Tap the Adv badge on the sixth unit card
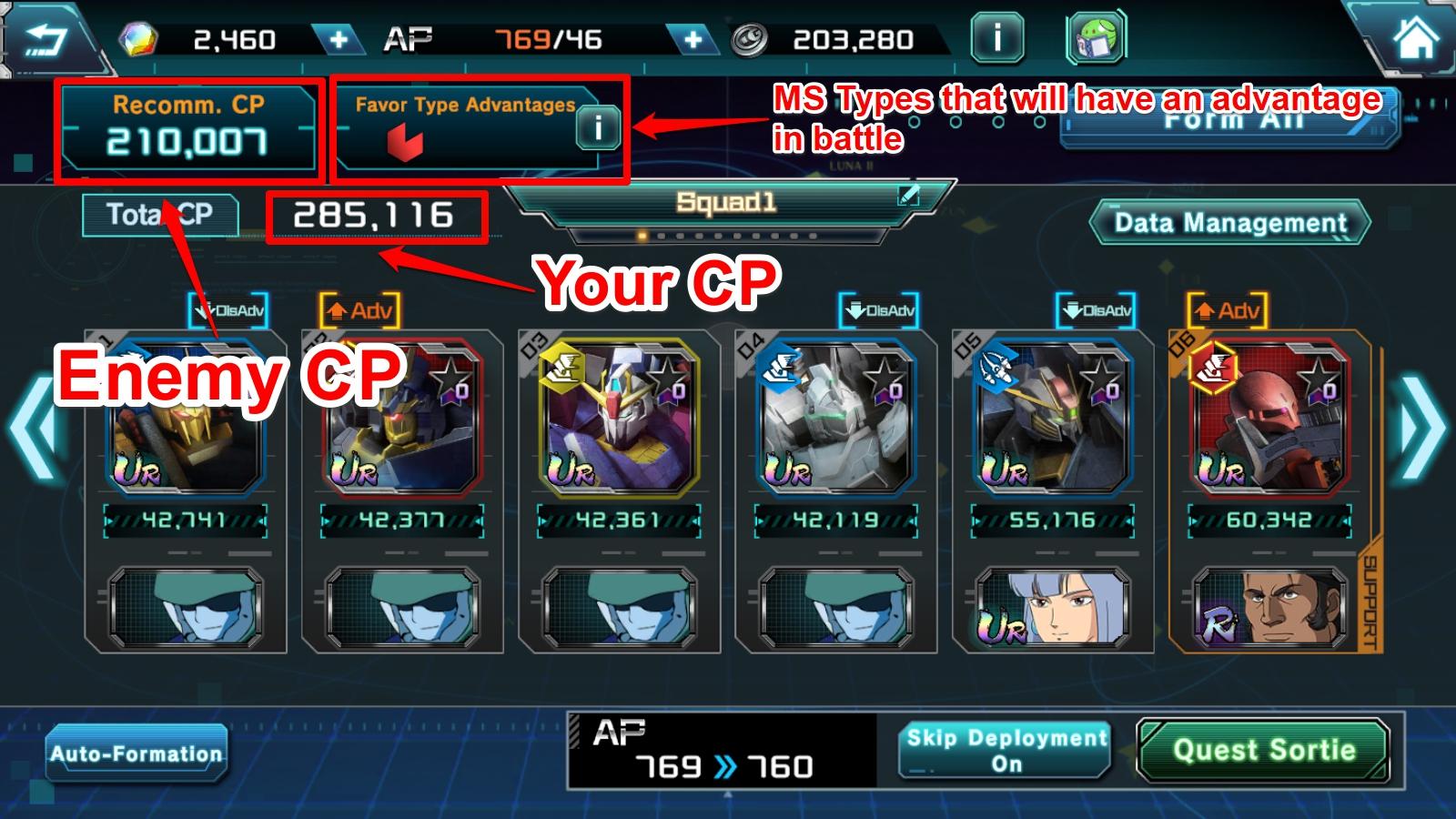This screenshot has width=1456, height=819. (1230, 309)
